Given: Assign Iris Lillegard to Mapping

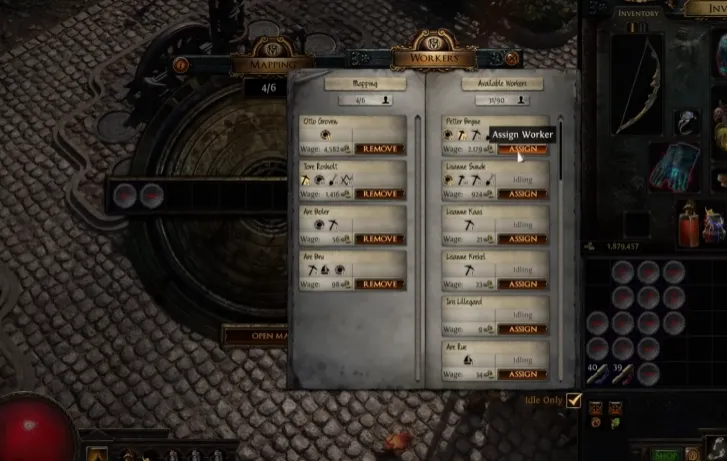Looking at the screenshot, I should [522, 329].
